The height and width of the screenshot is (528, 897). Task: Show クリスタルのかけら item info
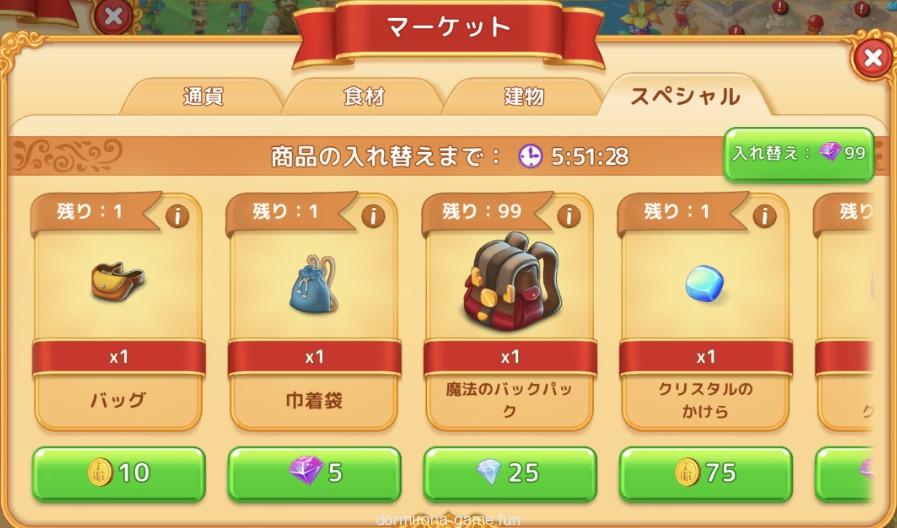tap(764, 216)
